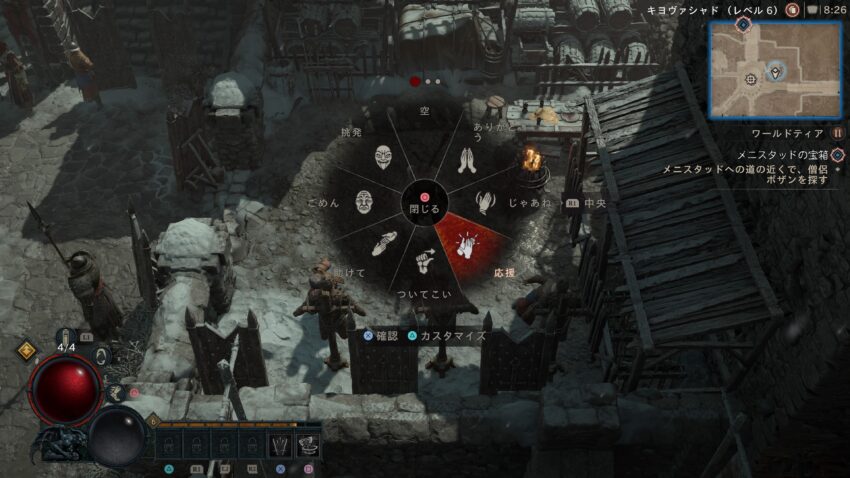This screenshot has width=850, height=478.
Task: Click the yellow diamond icon above health orb
Action: tap(28, 351)
